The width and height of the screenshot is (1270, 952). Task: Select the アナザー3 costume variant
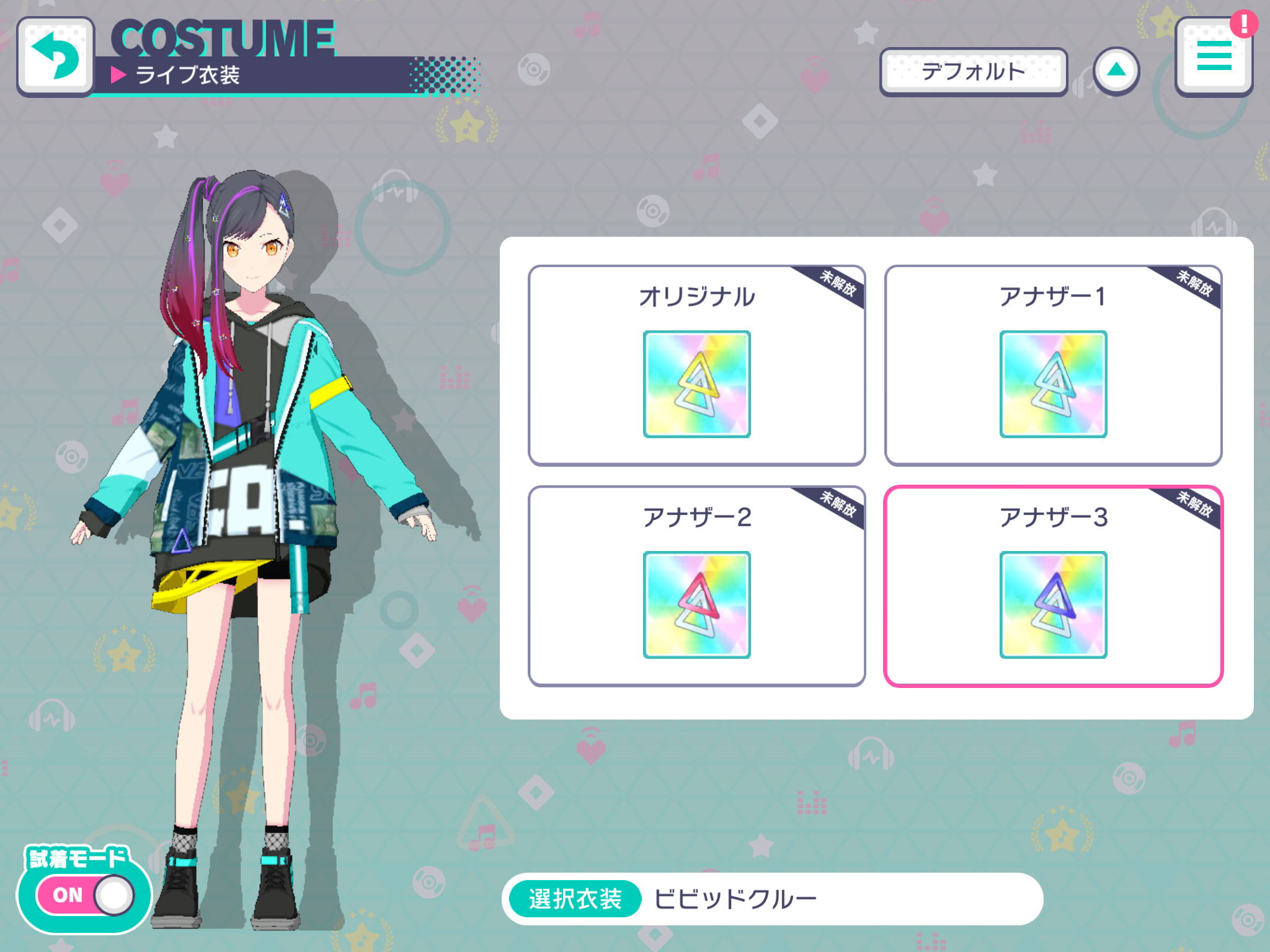click(1053, 586)
